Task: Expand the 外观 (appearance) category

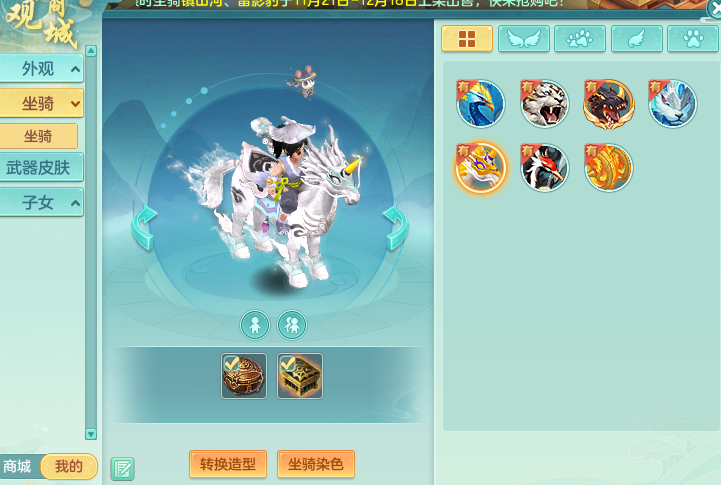Action: (41, 69)
